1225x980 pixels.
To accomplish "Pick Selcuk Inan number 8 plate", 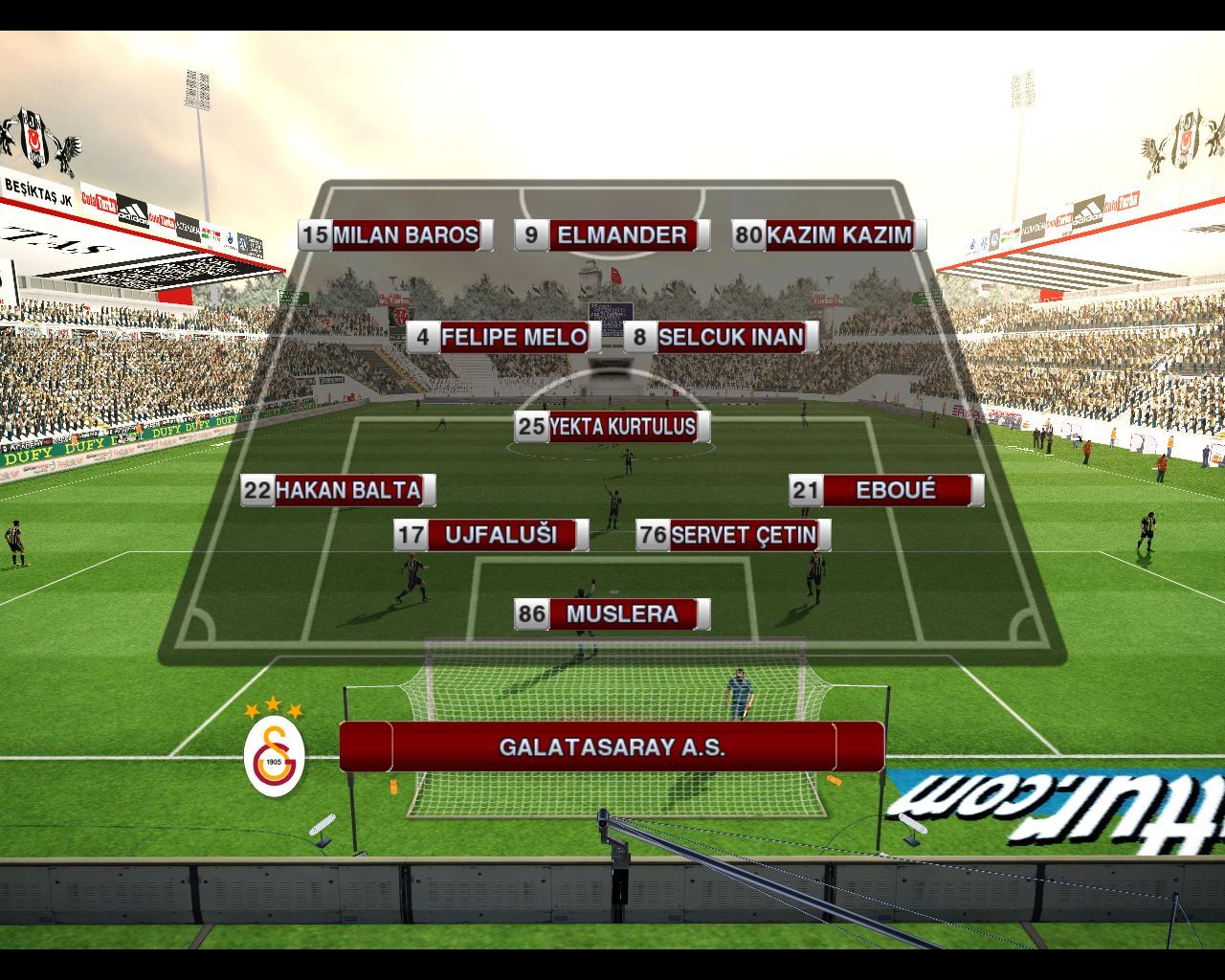I will [721, 338].
